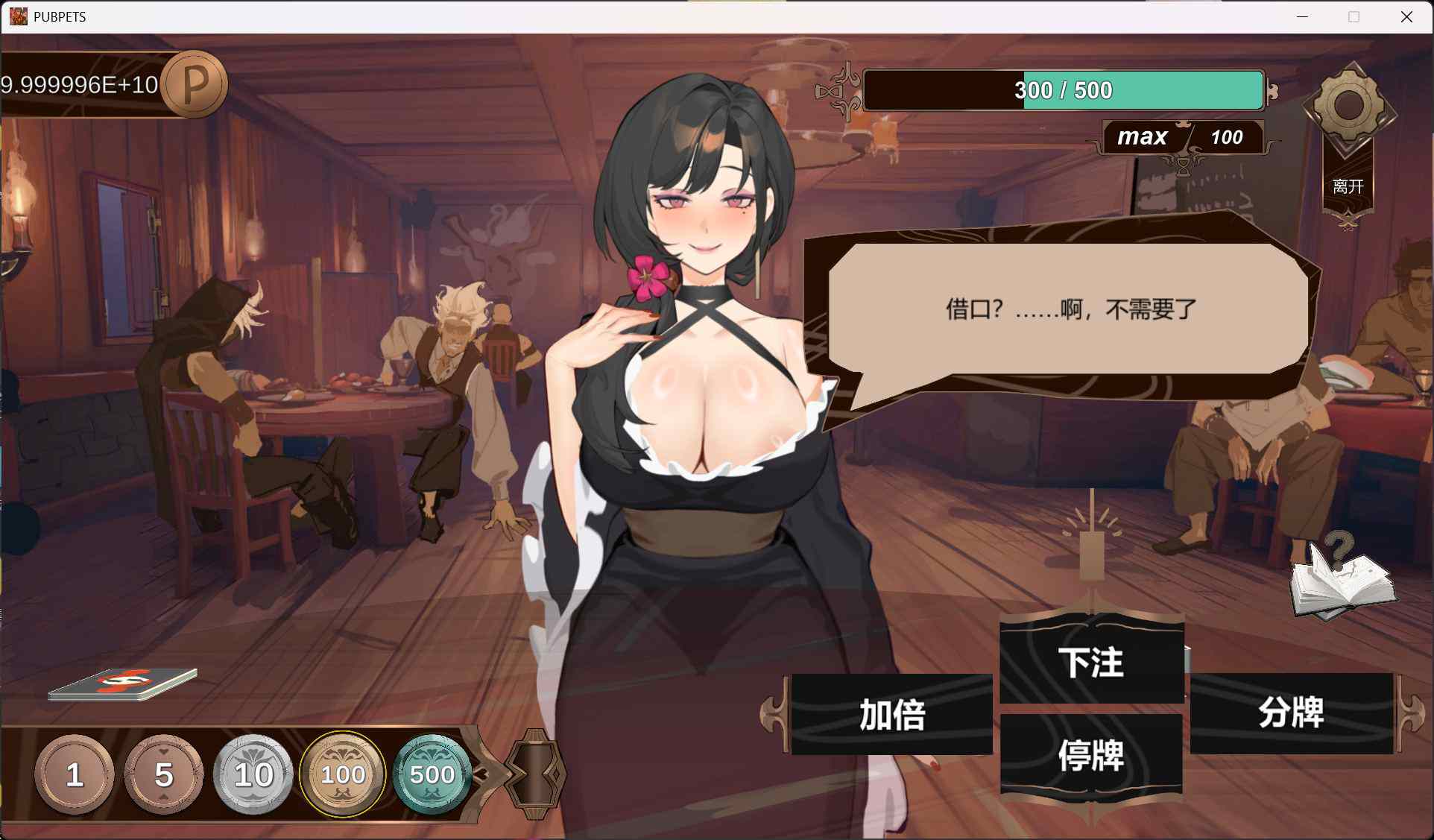The height and width of the screenshot is (840, 1434).
Task: Advance the dialogue speech bubble
Action: tap(1070, 309)
